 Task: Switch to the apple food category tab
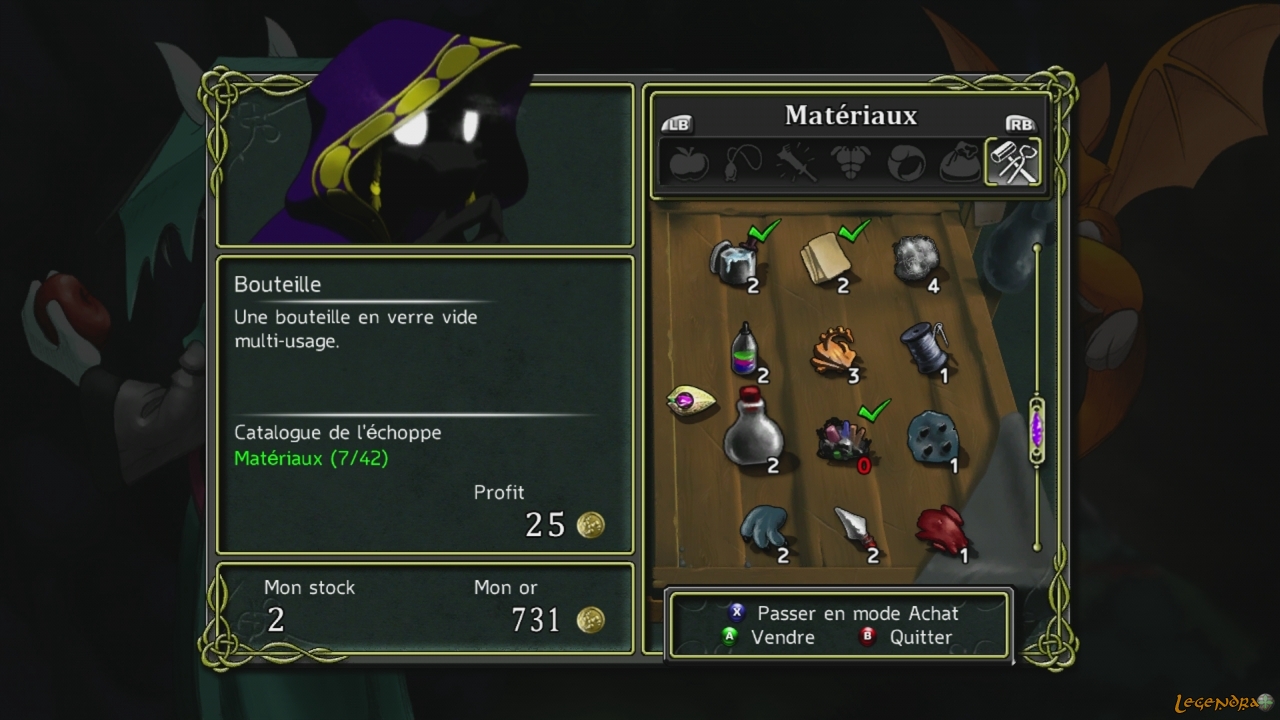[x=689, y=163]
